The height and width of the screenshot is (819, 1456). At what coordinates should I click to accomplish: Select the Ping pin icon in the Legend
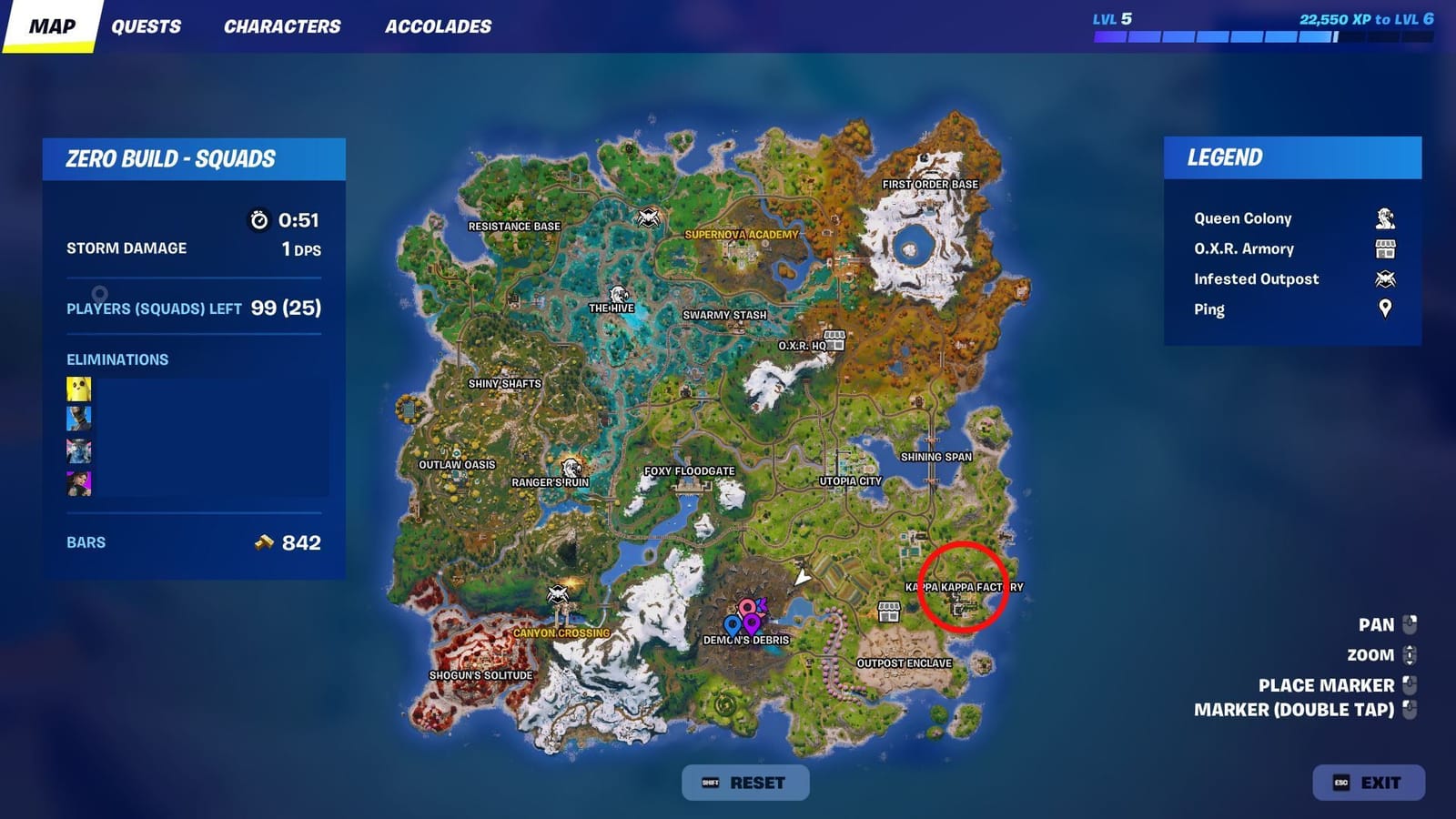click(1384, 309)
